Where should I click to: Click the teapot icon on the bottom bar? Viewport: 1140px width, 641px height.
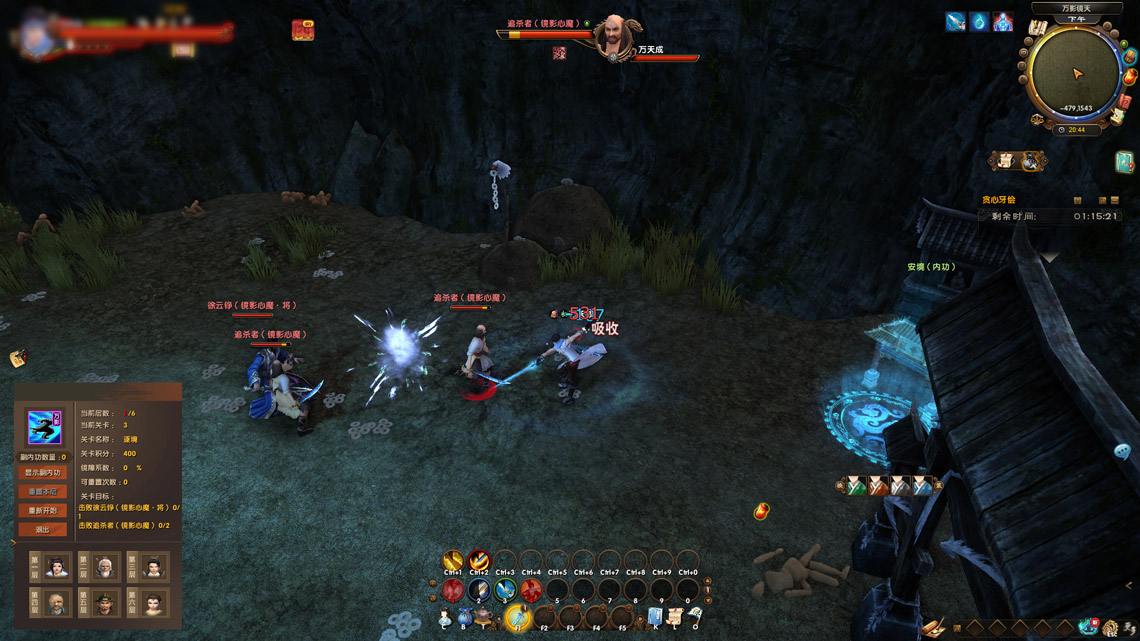click(x=483, y=617)
